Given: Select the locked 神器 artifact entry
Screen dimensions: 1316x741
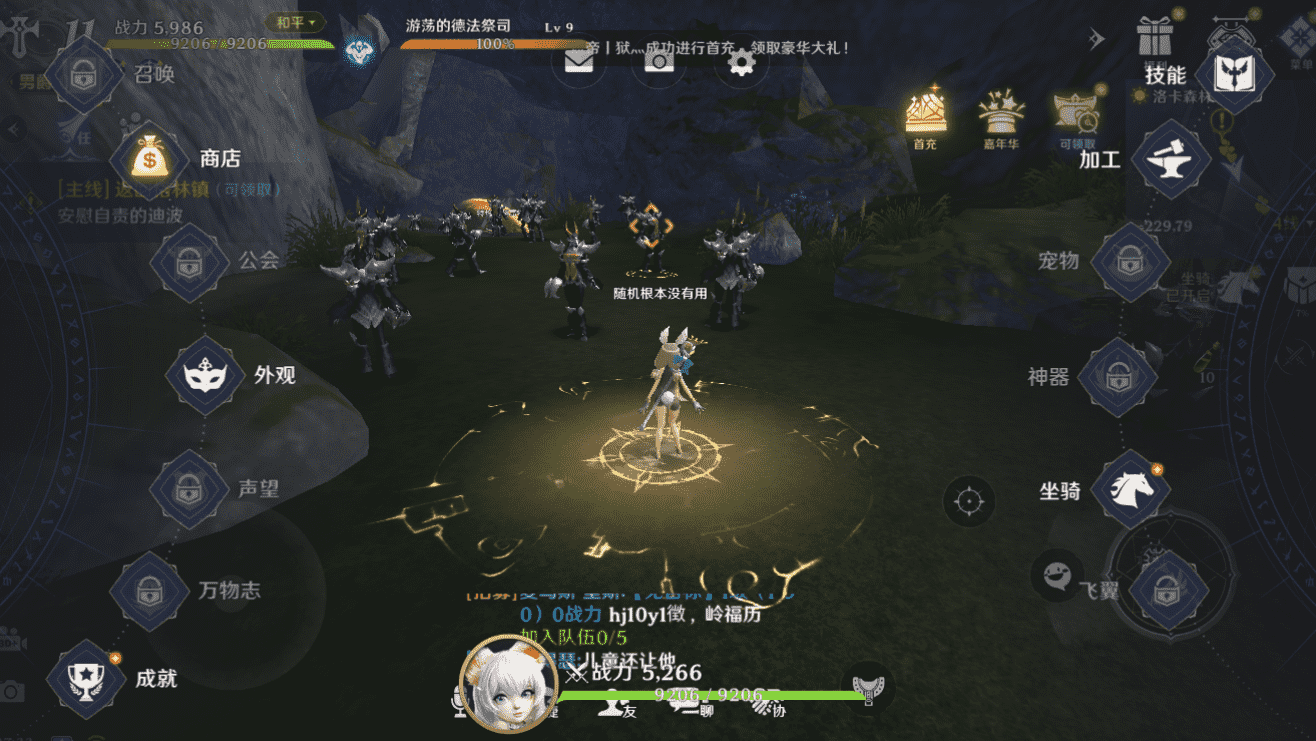Looking at the screenshot, I should click(x=1117, y=377).
